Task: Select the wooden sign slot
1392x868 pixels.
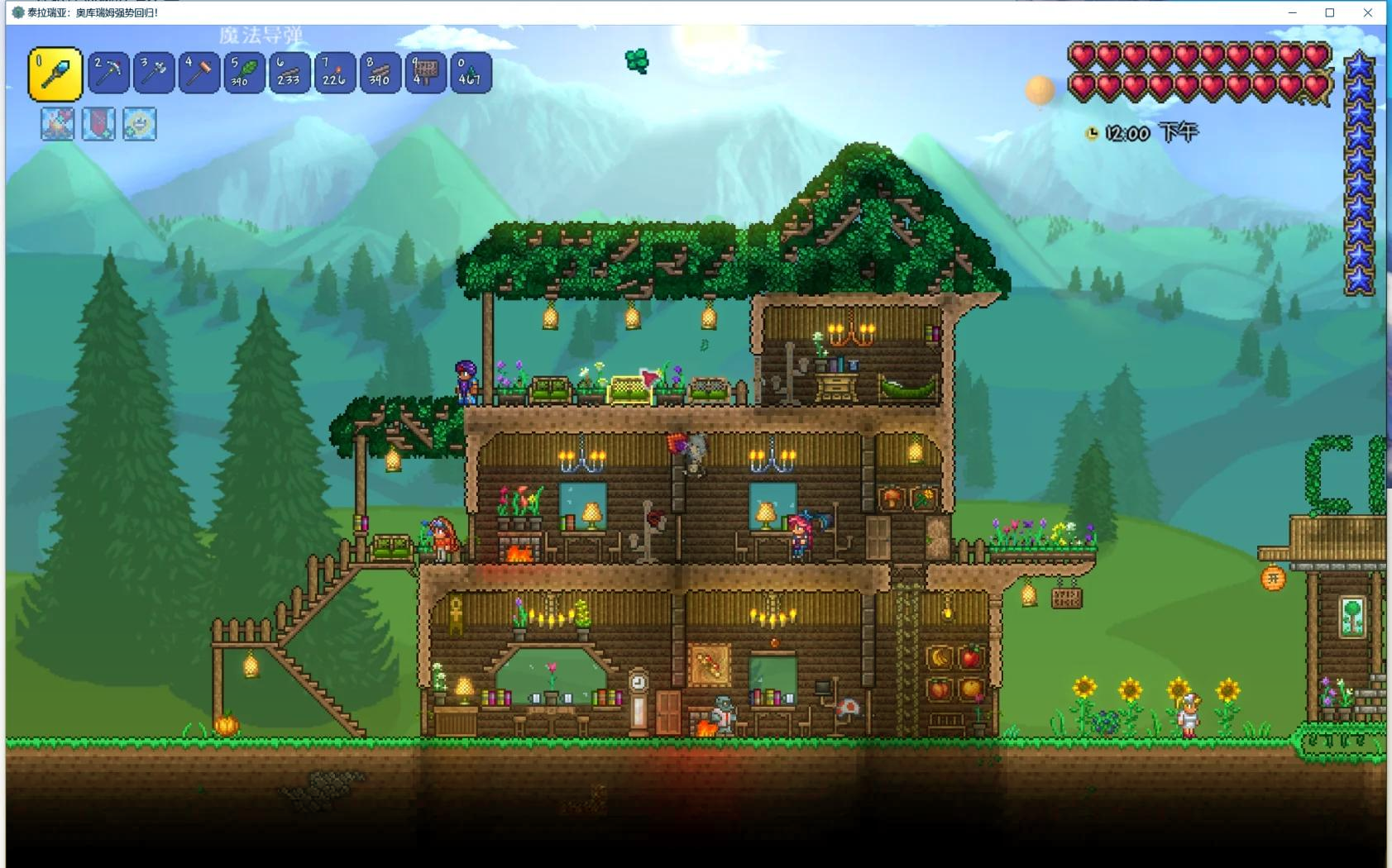Action: (x=425, y=73)
